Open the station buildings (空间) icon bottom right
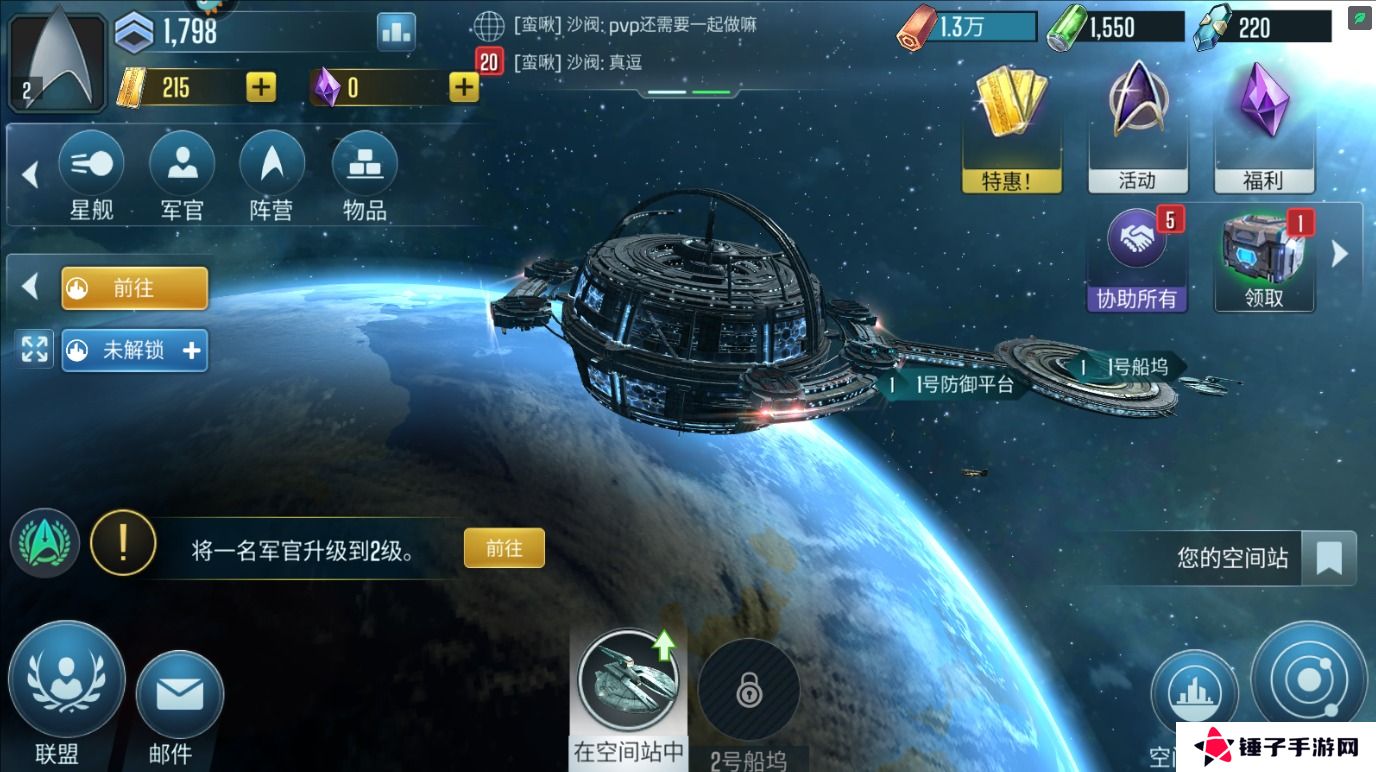 pos(1196,692)
